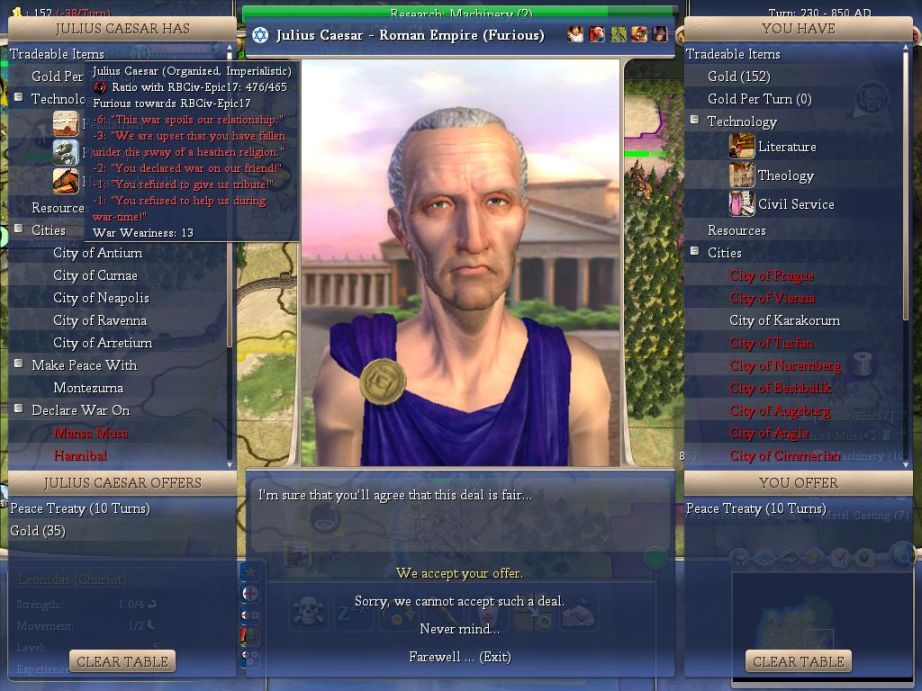The image size is (922, 691).
Task: Collapse your Technology list section
Action: click(694, 121)
